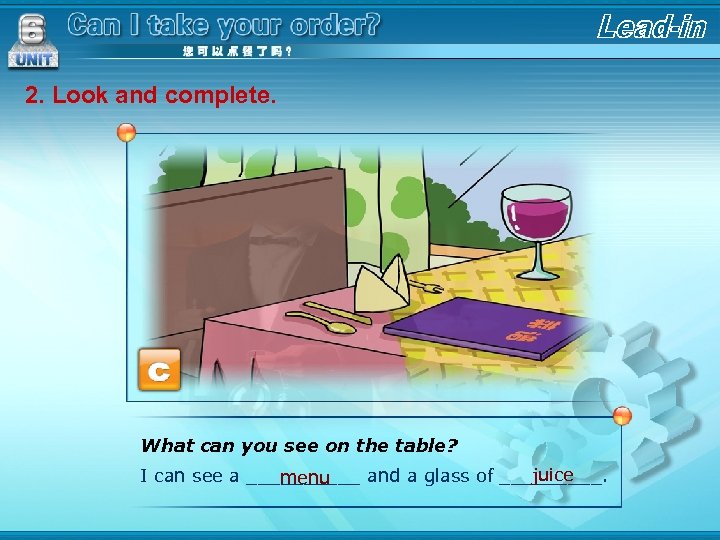Image resolution: width=720 pixels, height=540 pixels.
Task: Select the 'juice' answer blank
Action: (553, 475)
